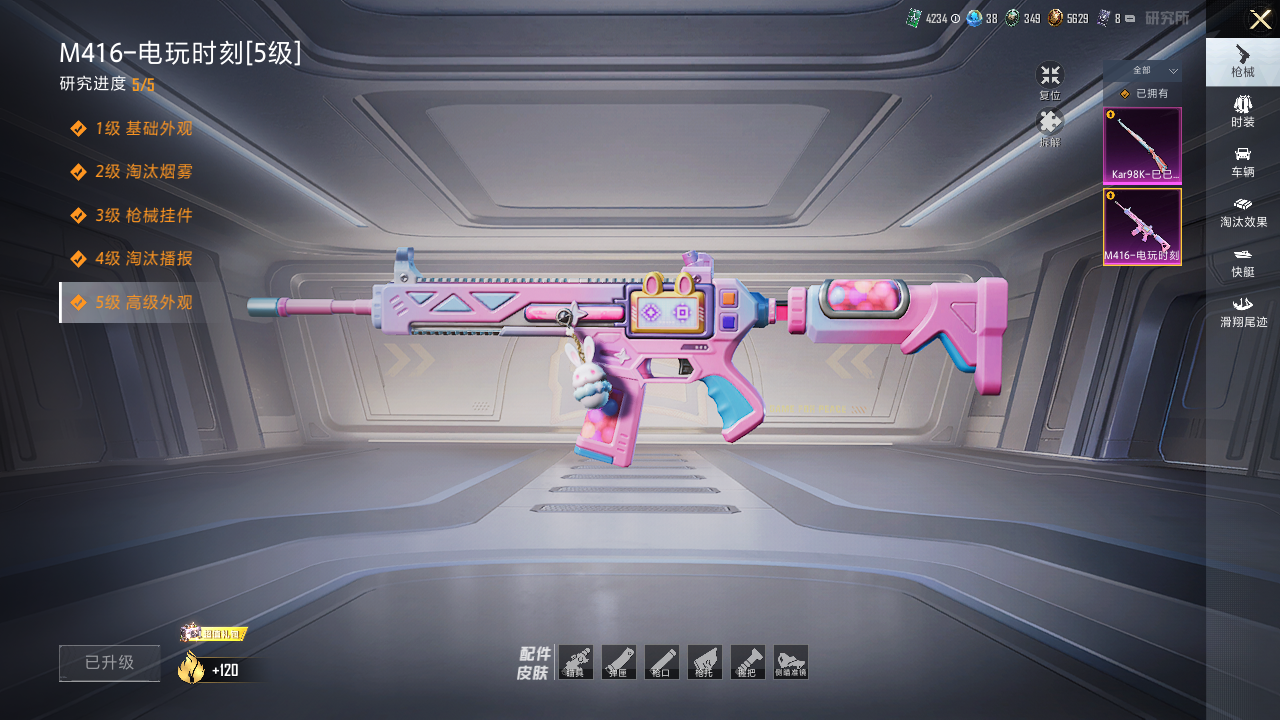
Task: Click the 复位 reset view button
Action: pyautogui.click(x=1050, y=80)
